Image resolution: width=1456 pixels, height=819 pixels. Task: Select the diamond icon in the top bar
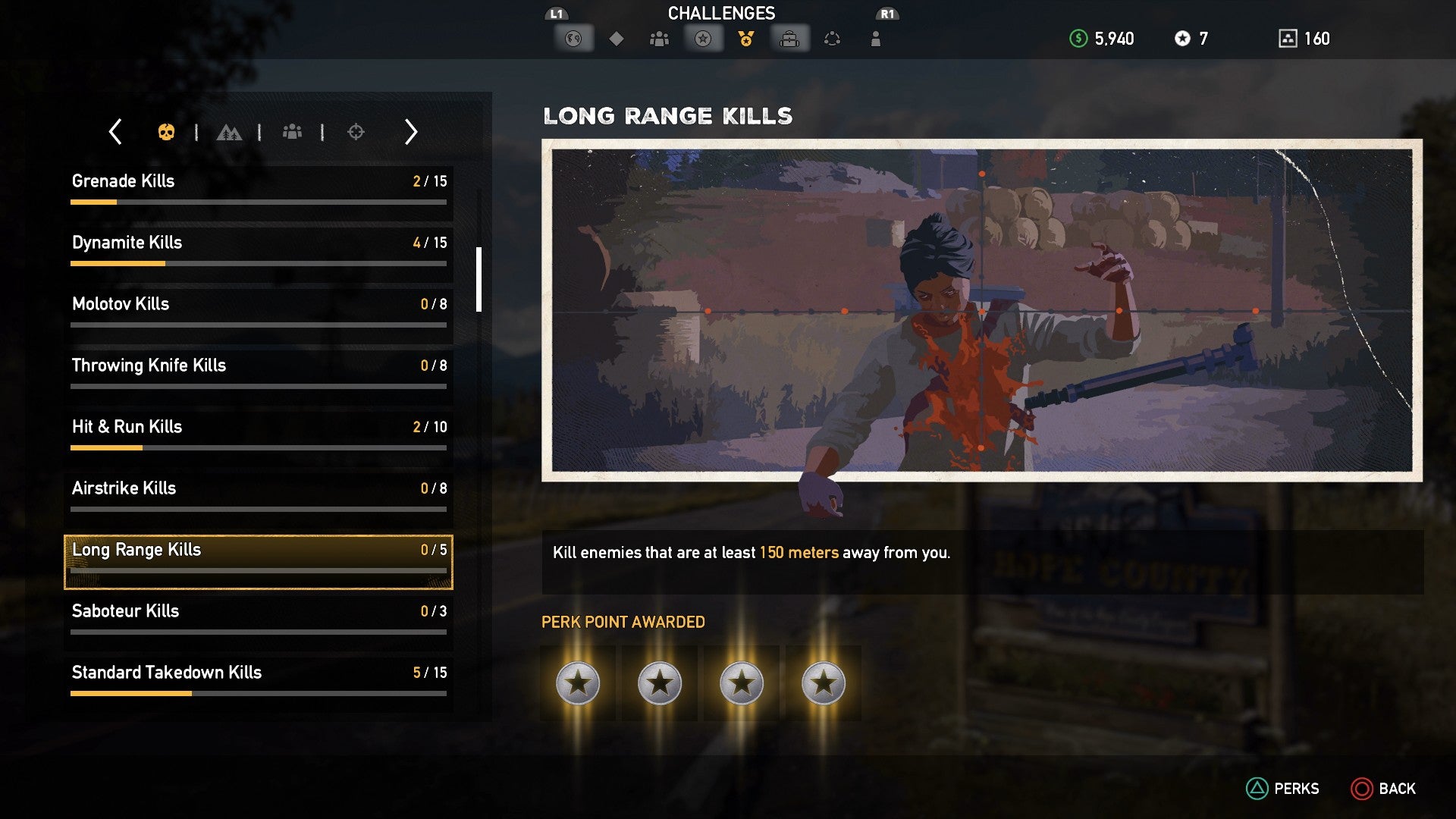pyautogui.click(x=617, y=38)
